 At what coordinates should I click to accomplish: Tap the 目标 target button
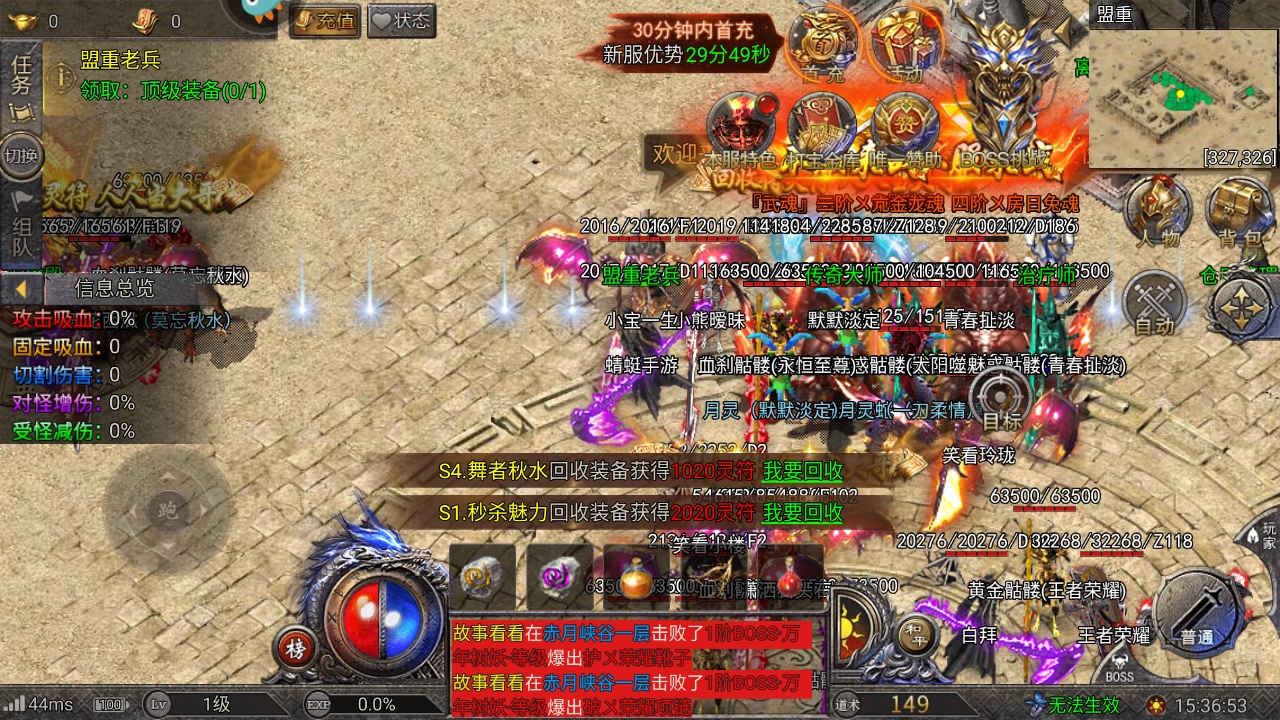pos(1001,398)
